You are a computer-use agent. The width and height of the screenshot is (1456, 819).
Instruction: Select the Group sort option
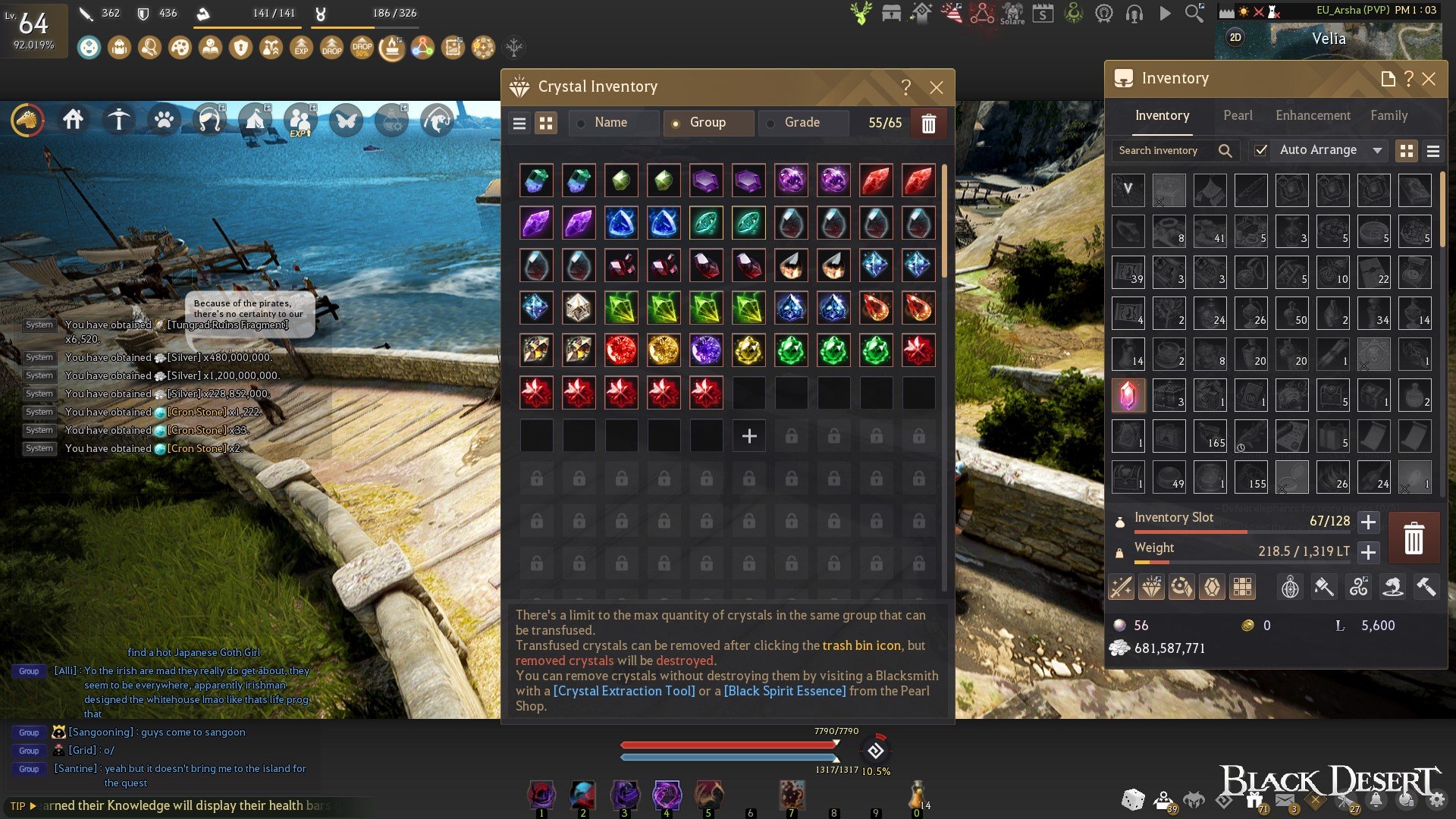707,123
